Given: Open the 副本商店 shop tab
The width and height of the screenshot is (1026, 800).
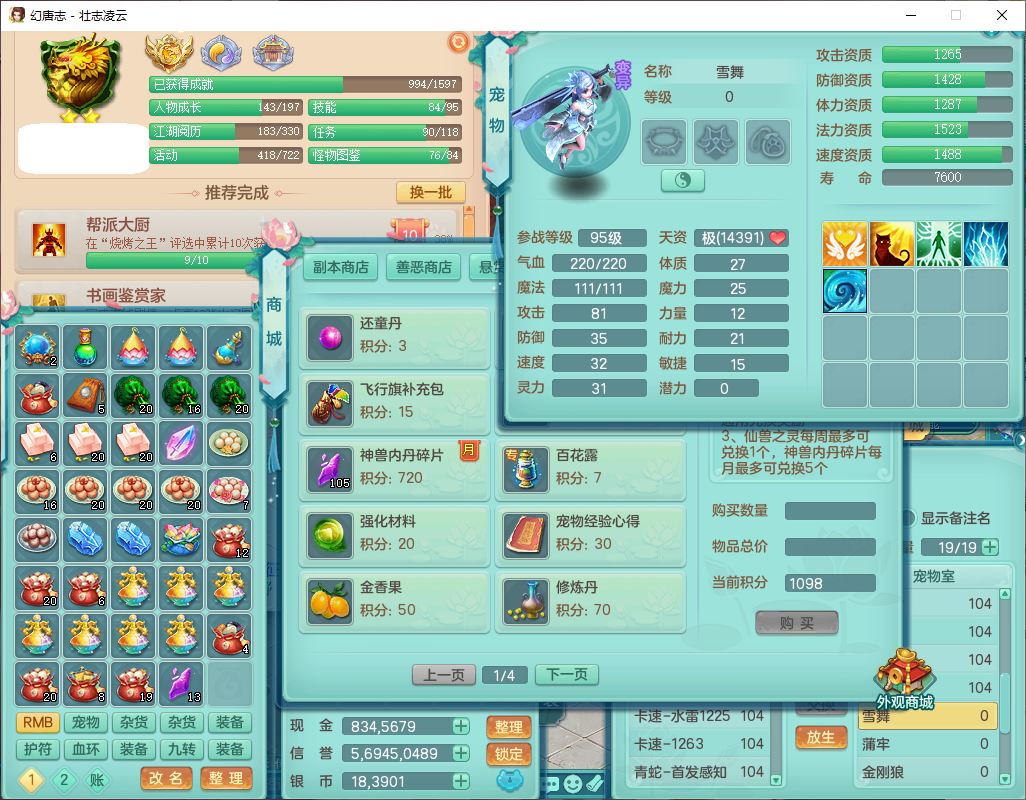Looking at the screenshot, I should point(340,267).
